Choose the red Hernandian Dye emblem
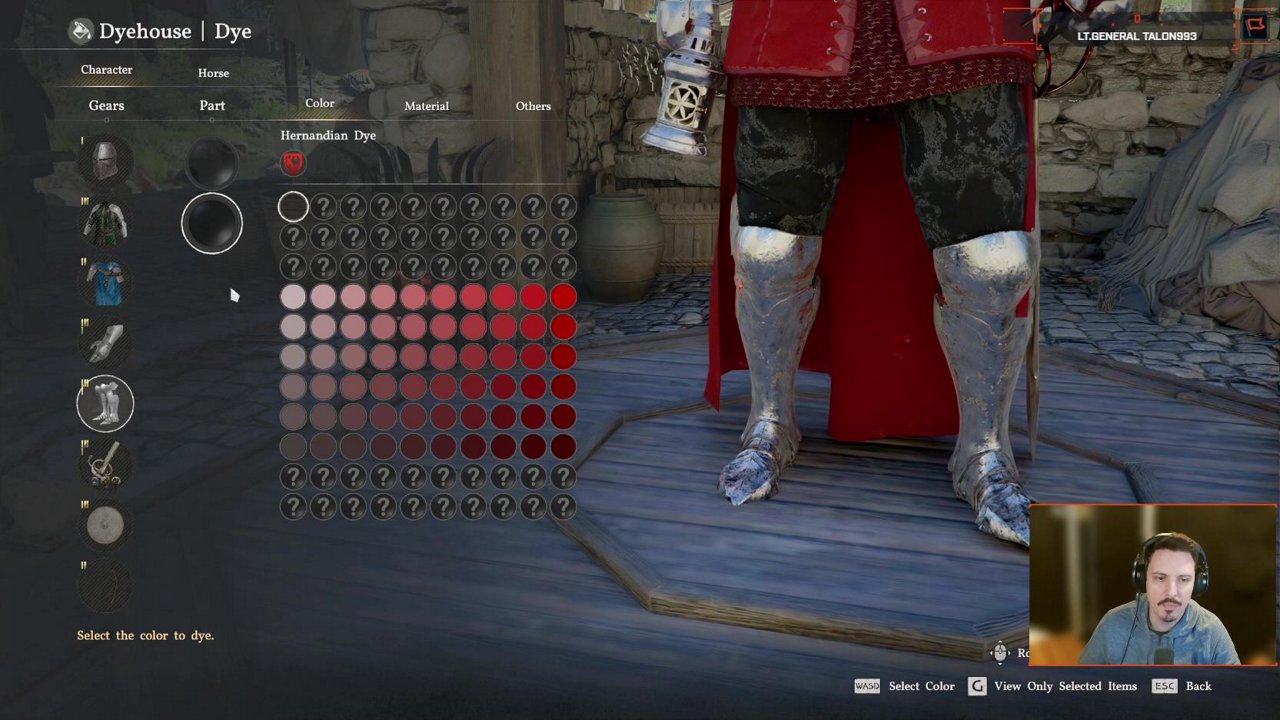1280x720 pixels. pyautogui.click(x=293, y=162)
